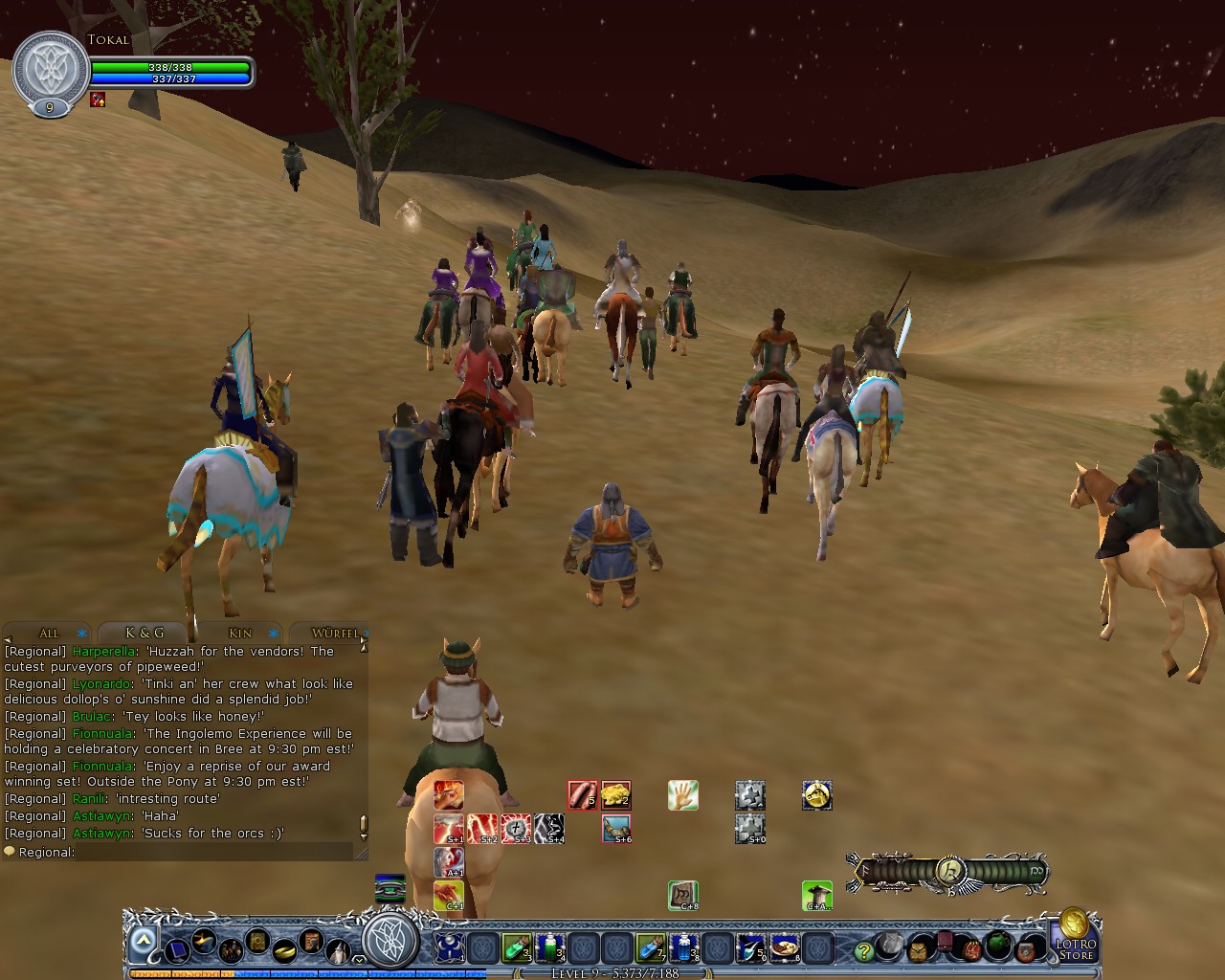Click the blue power bar under Tokal's morale
1225x980 pixels.
click(172, 78)
